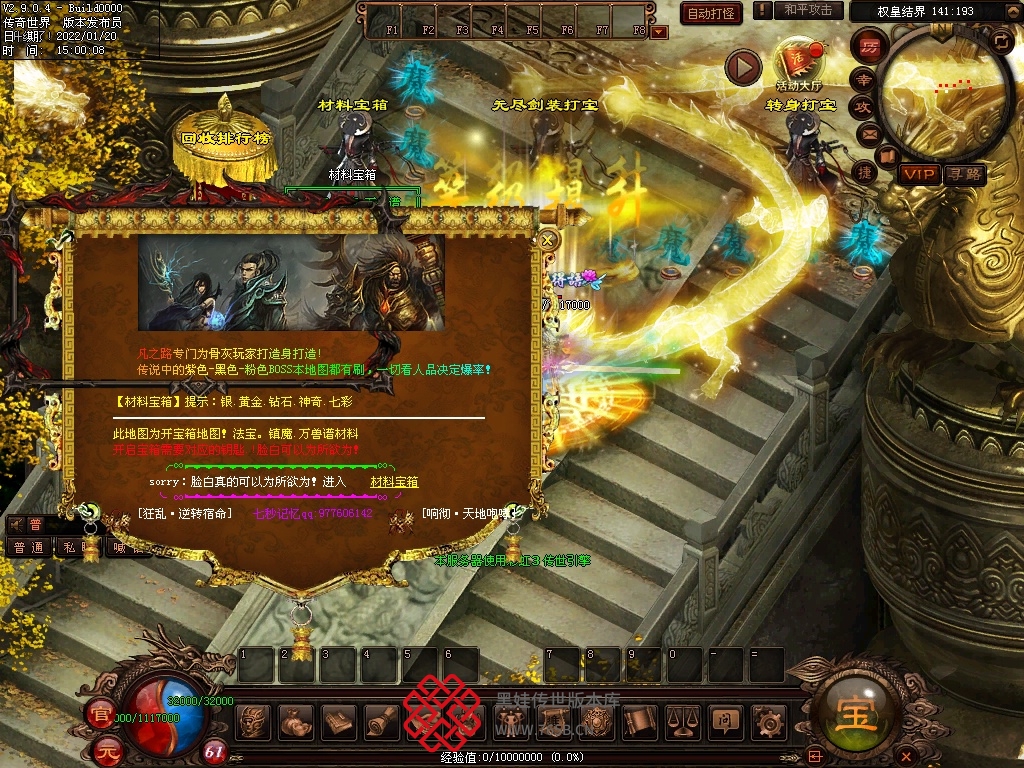
Task: Click the minimap swap arrows button
Action: [x=1000, y=40]
